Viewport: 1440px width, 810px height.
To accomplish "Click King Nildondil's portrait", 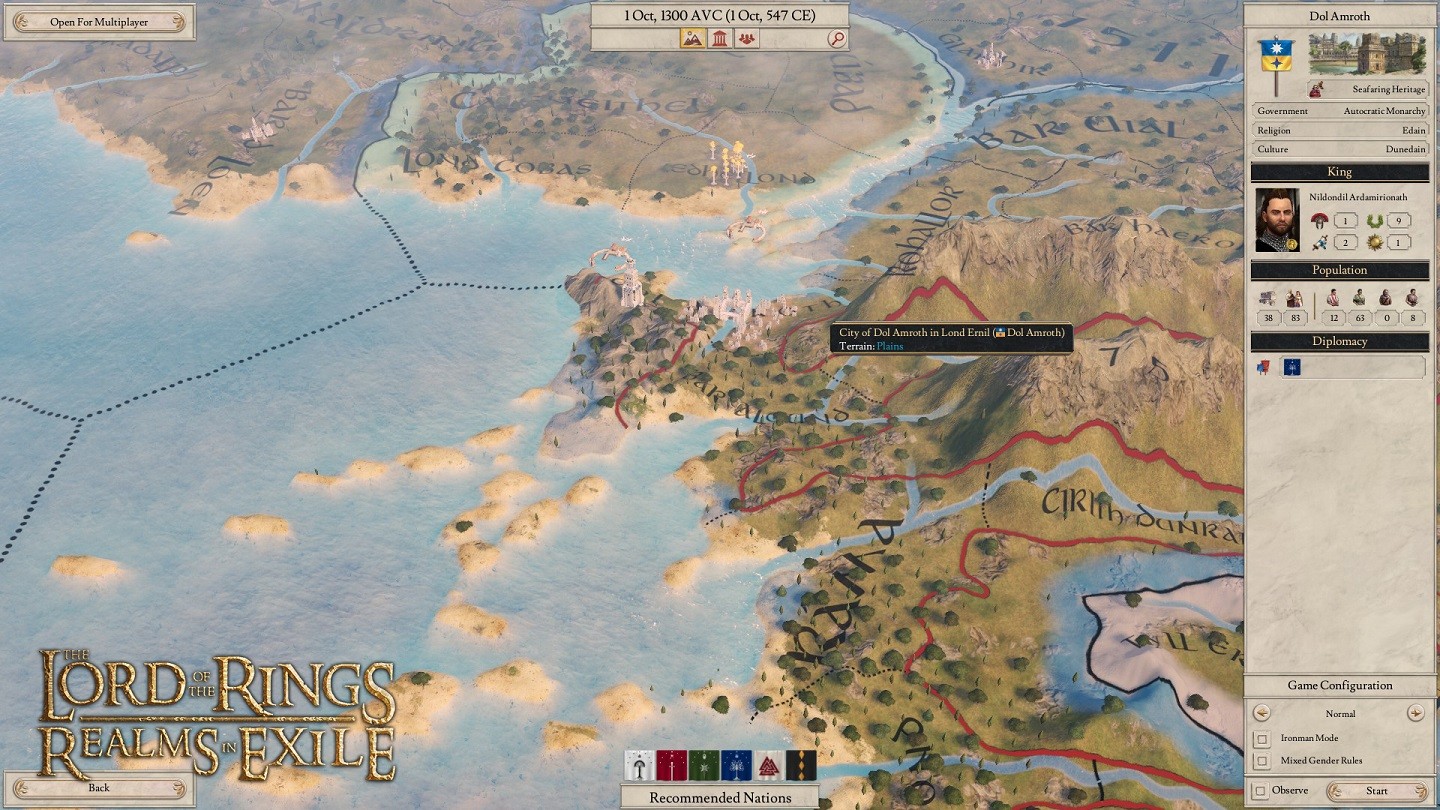I will [1277, 220].
